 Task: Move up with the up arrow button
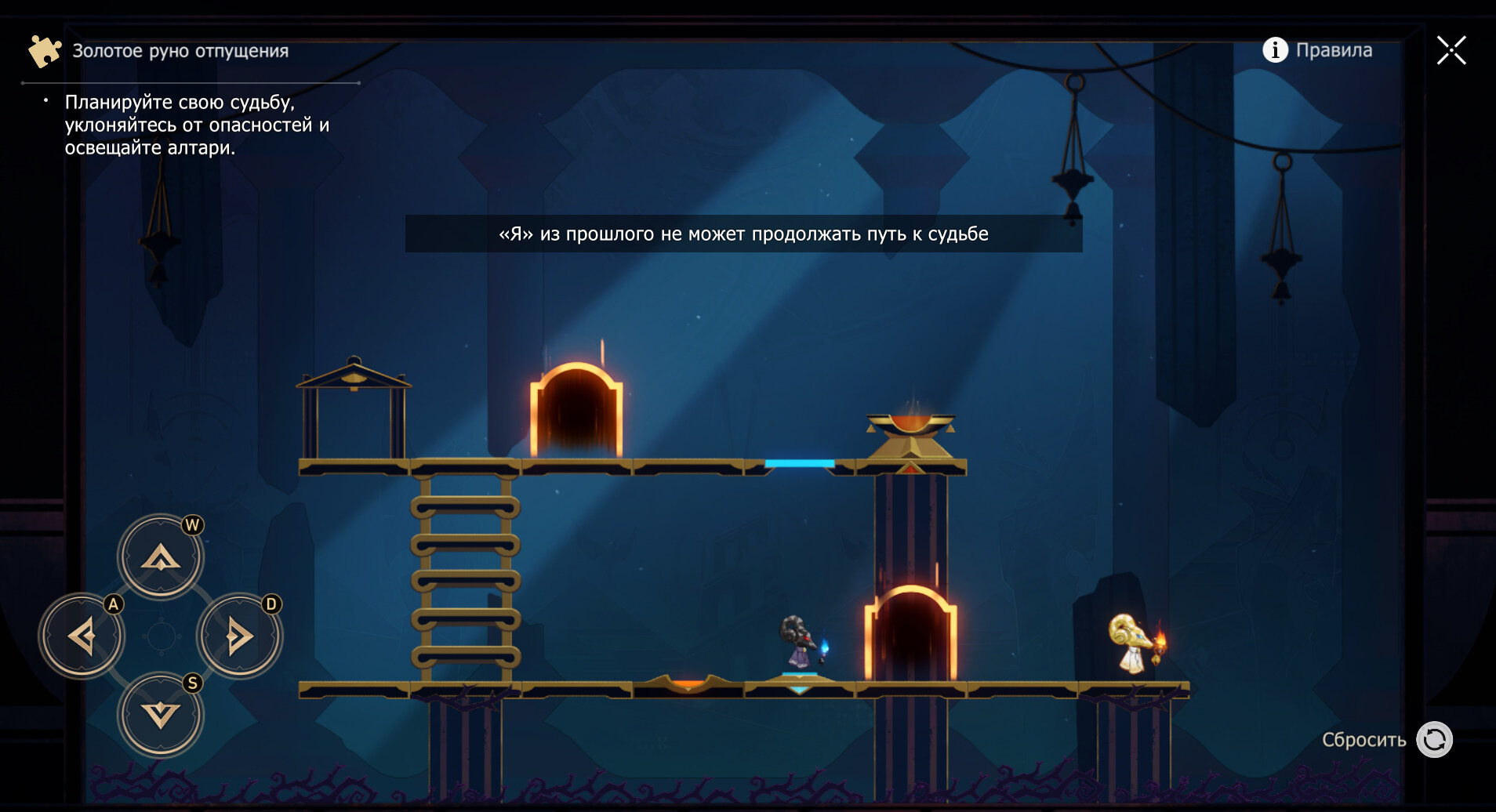pos(161,557)
